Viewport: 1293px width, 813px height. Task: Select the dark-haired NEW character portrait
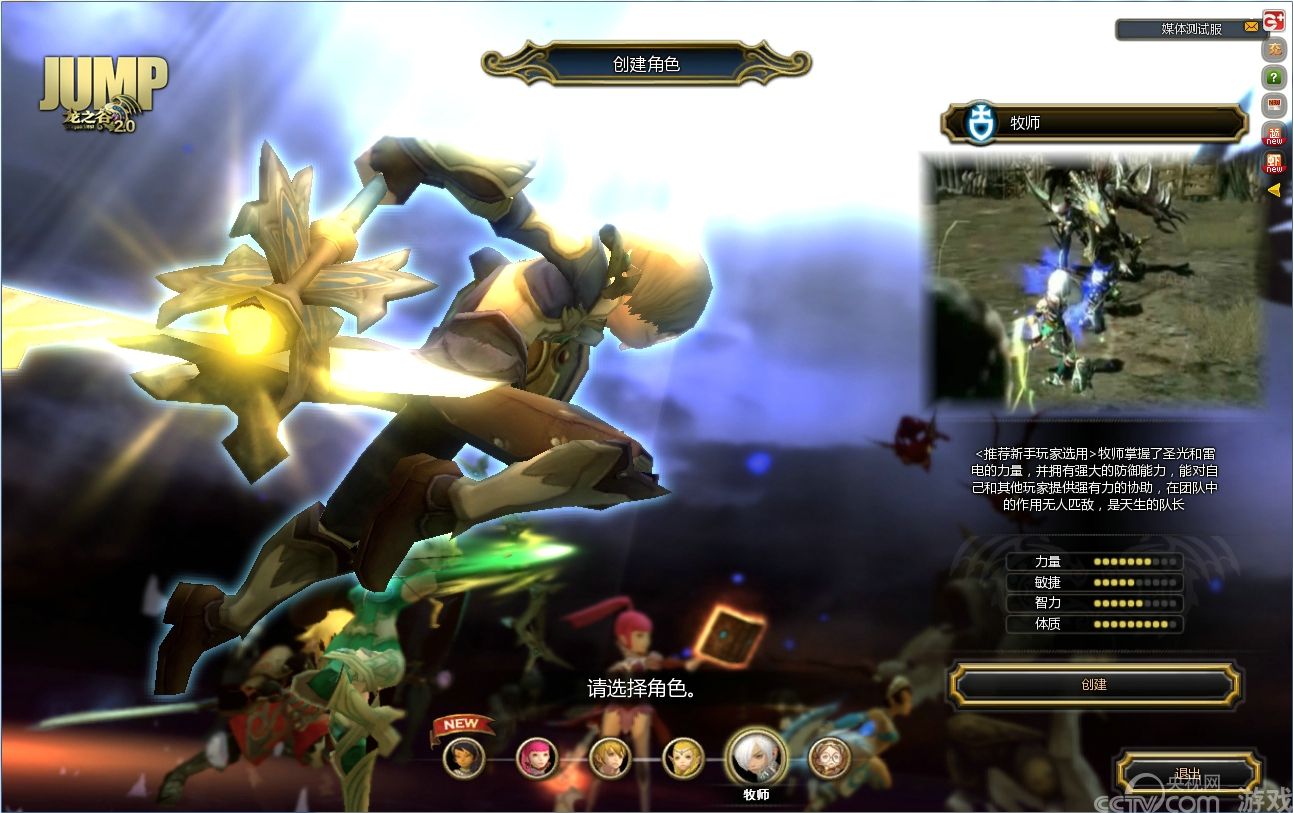click(464, 758)
